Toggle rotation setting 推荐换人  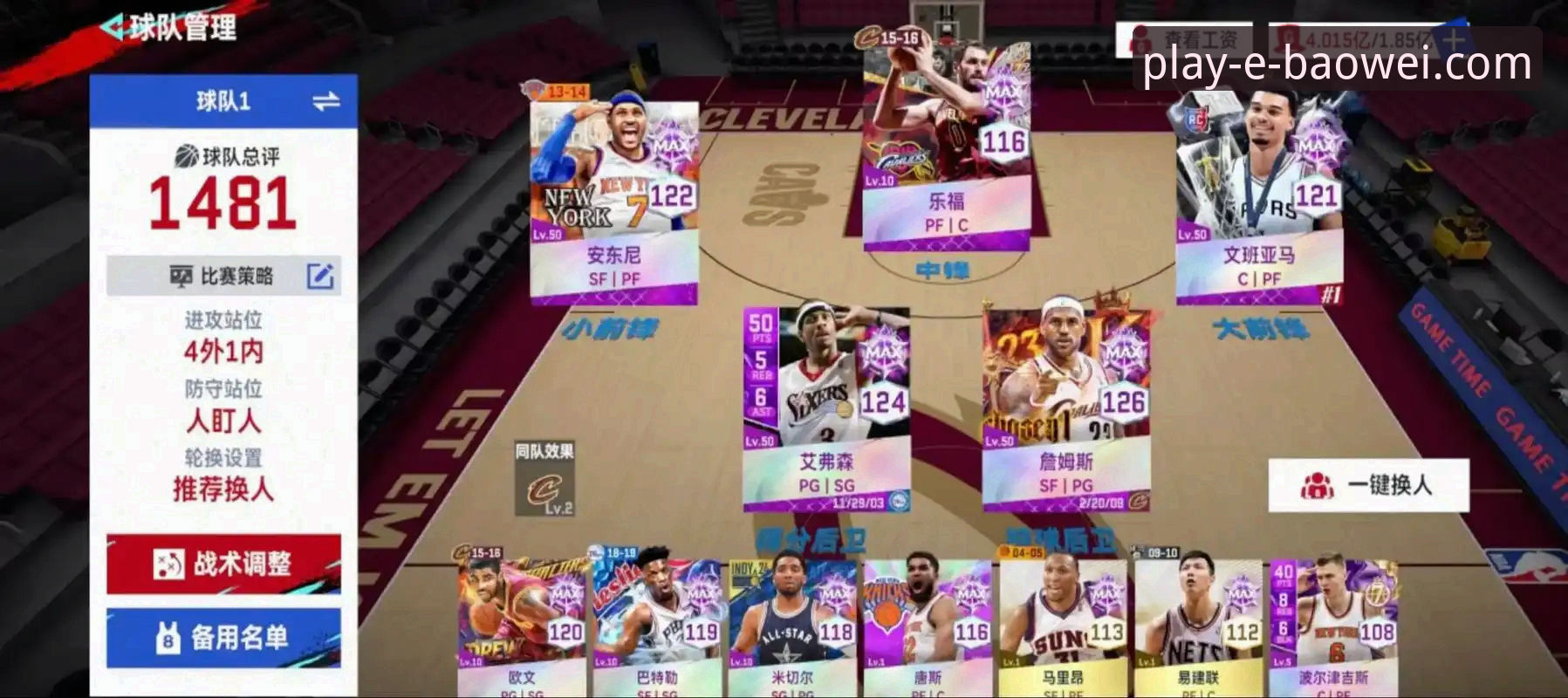(x=222, y=488)
